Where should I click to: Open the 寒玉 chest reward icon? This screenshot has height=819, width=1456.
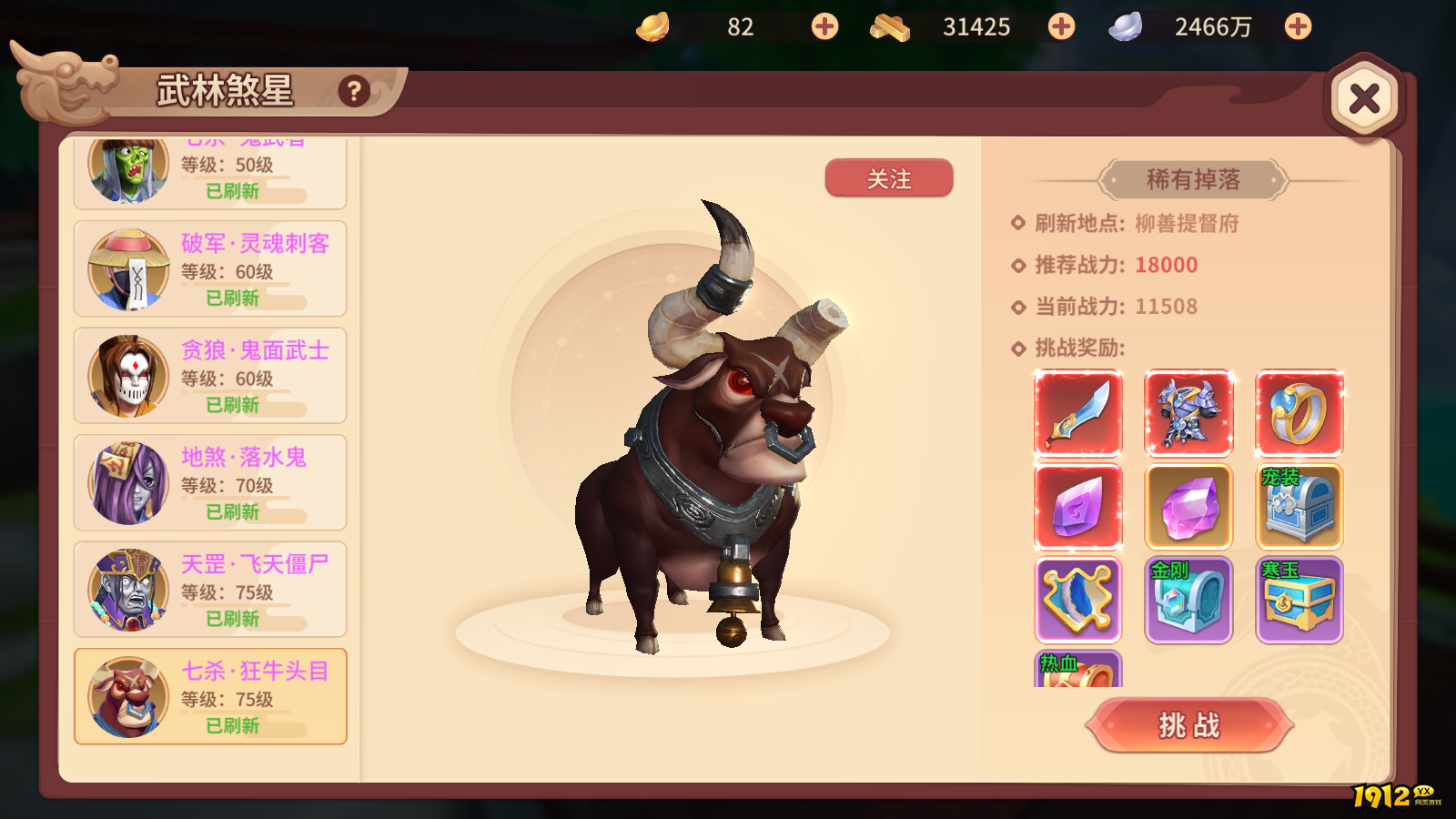click(x=1299, y=599)
